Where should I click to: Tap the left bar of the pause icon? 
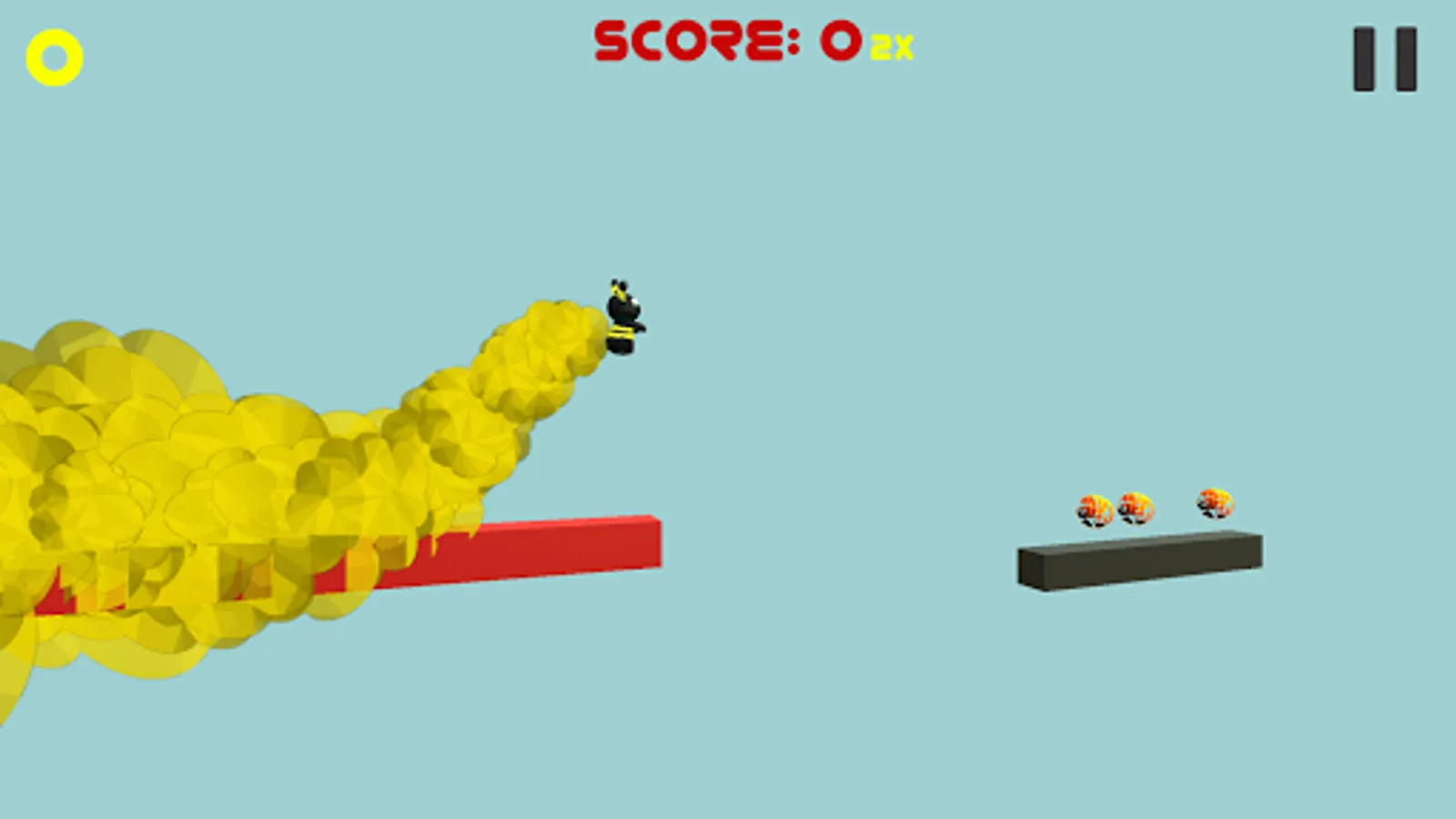(1362, 55)
